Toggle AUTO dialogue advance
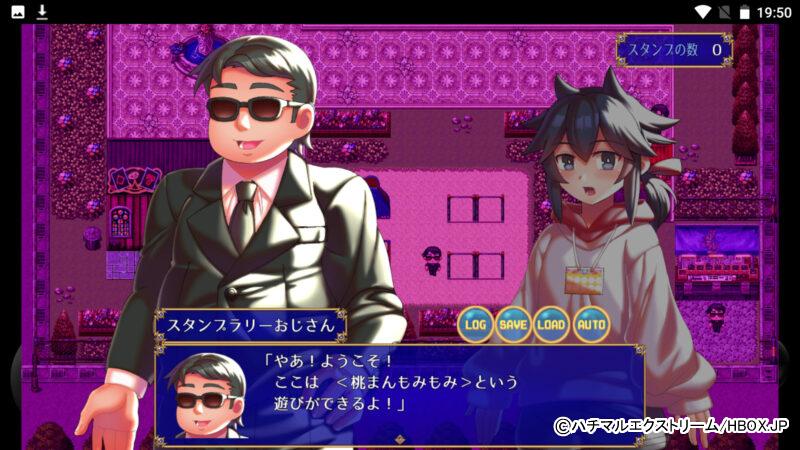Screen dimensions: 800x450 click(x=590, y=324)
